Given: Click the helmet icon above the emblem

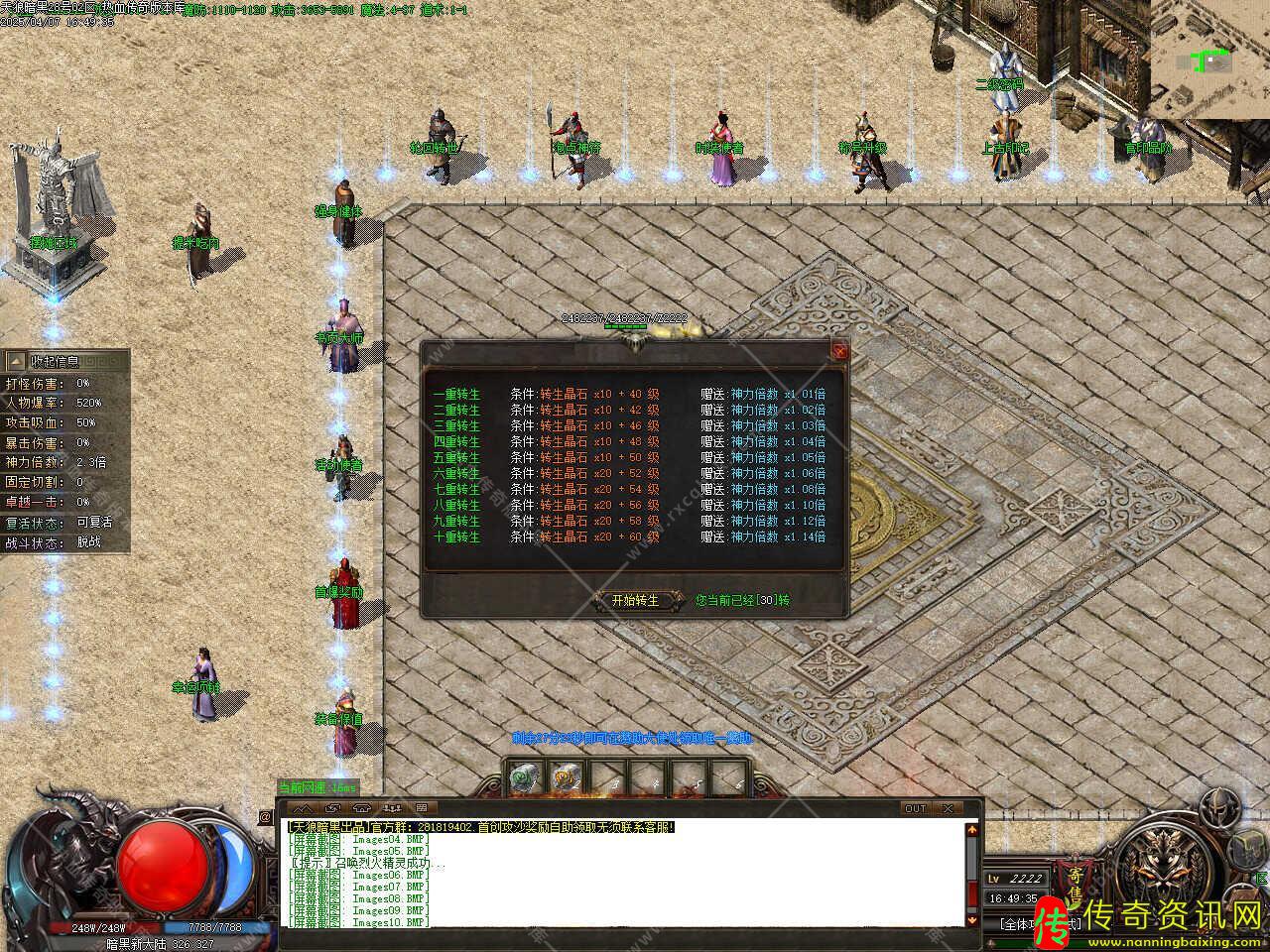Looking at the screenshot, I should click(1217, 808).
